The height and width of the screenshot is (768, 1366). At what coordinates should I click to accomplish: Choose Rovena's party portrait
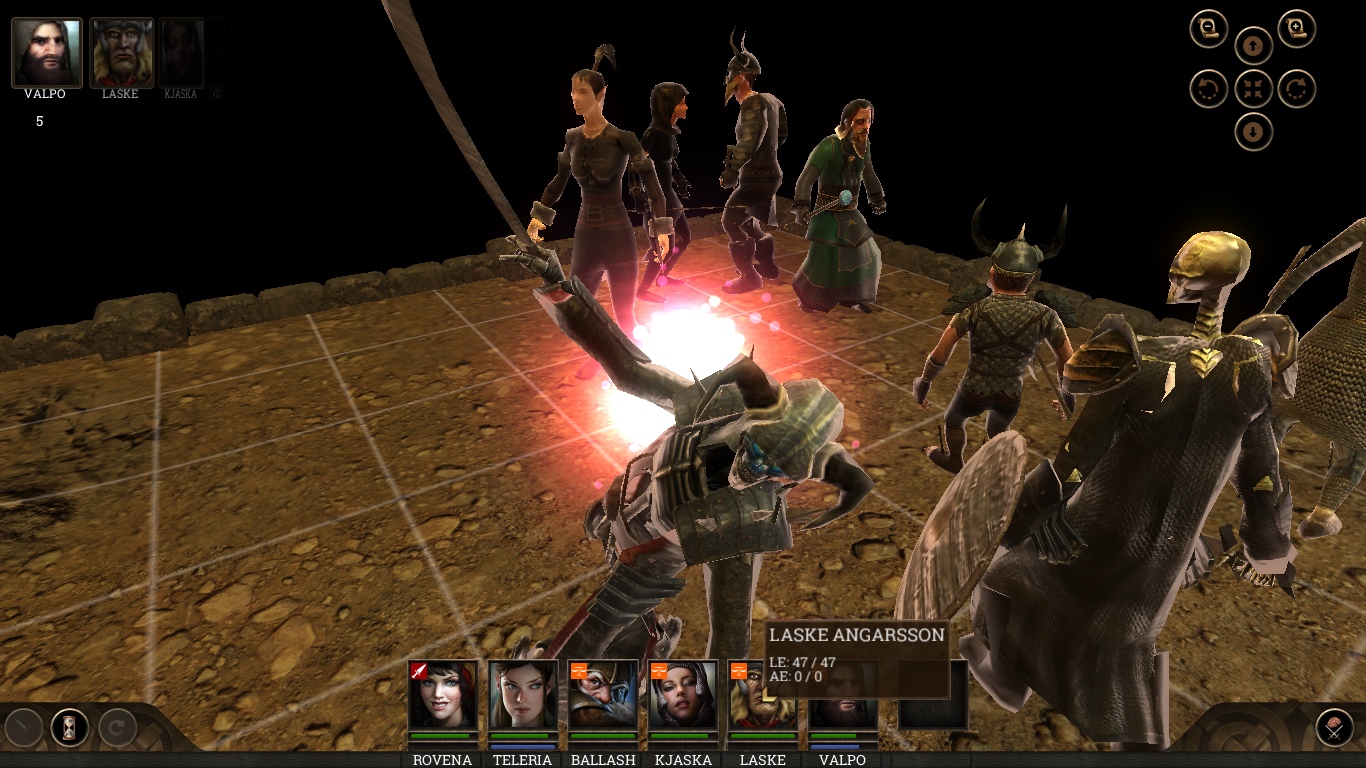click(442, 694)
